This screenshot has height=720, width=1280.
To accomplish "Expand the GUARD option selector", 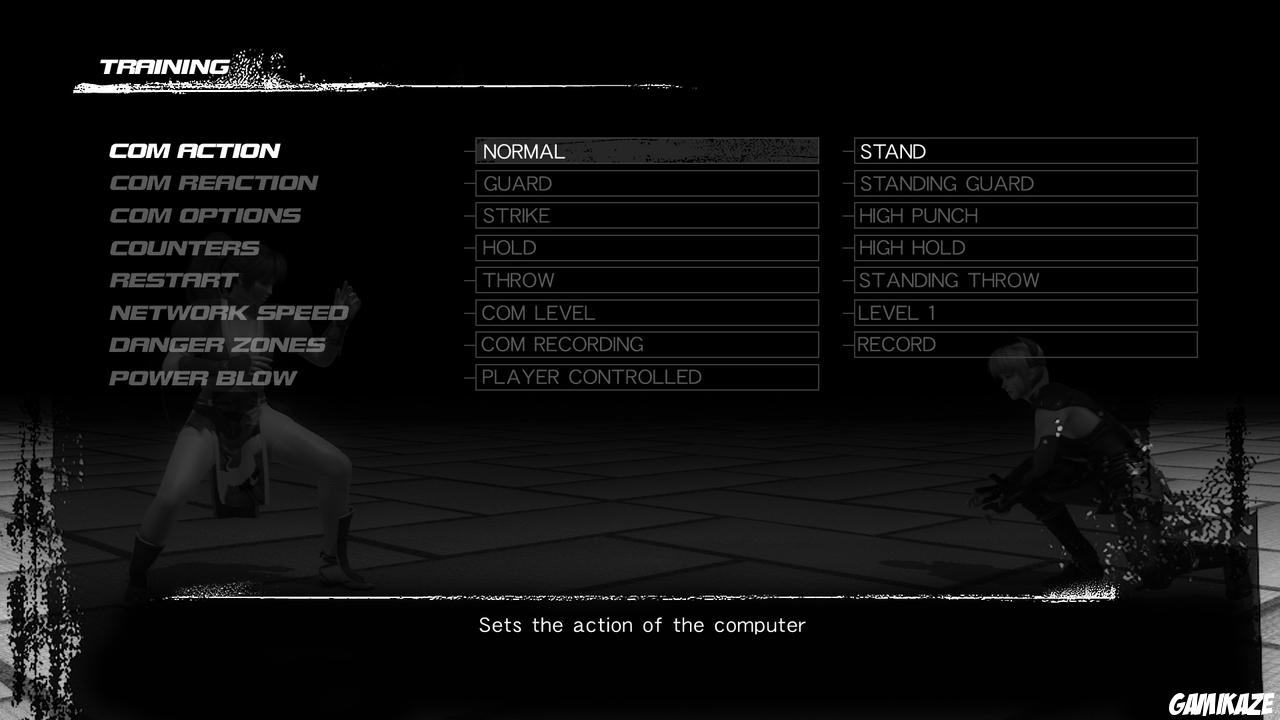I will [x=646, y=183].
